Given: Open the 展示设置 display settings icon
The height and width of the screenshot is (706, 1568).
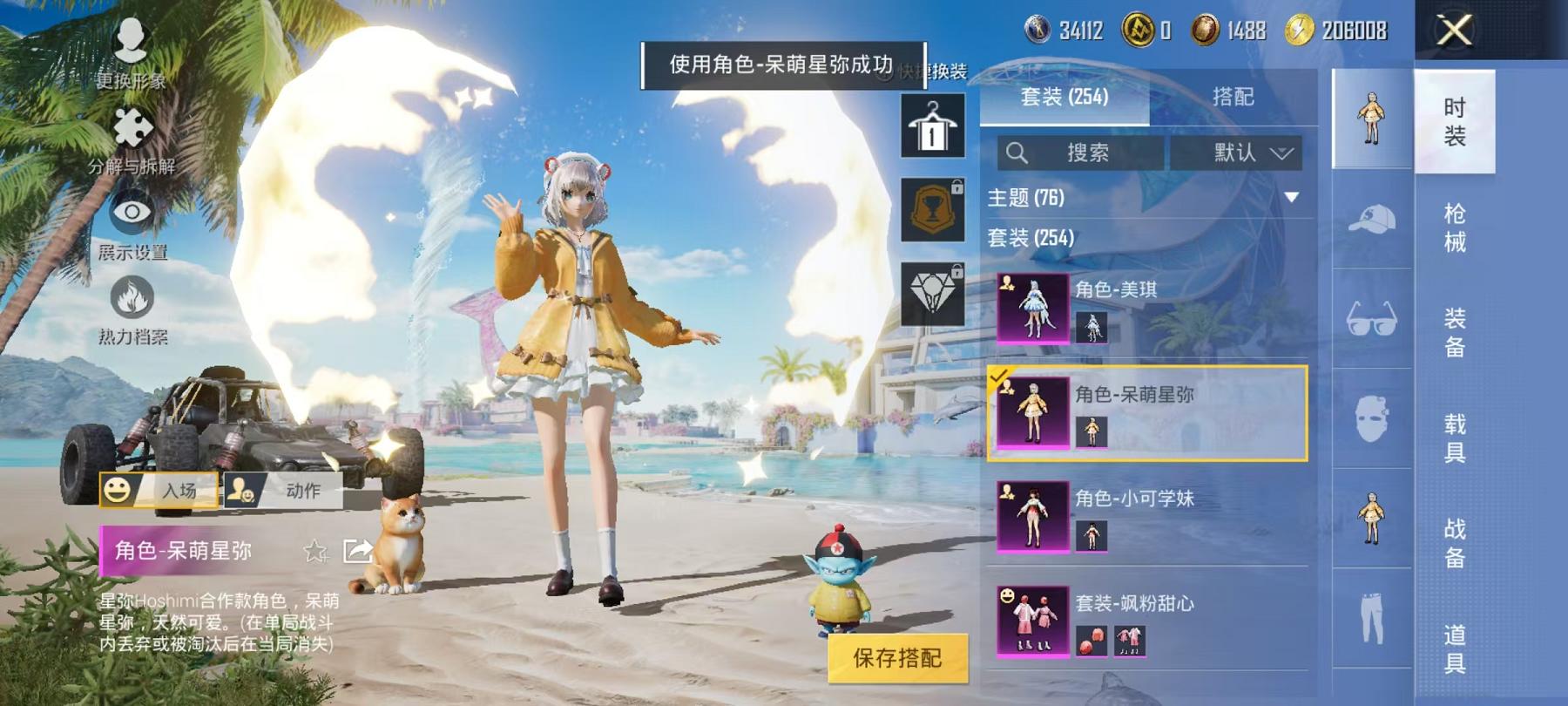Looking at the screenshot, I should [x=131, y=212].
